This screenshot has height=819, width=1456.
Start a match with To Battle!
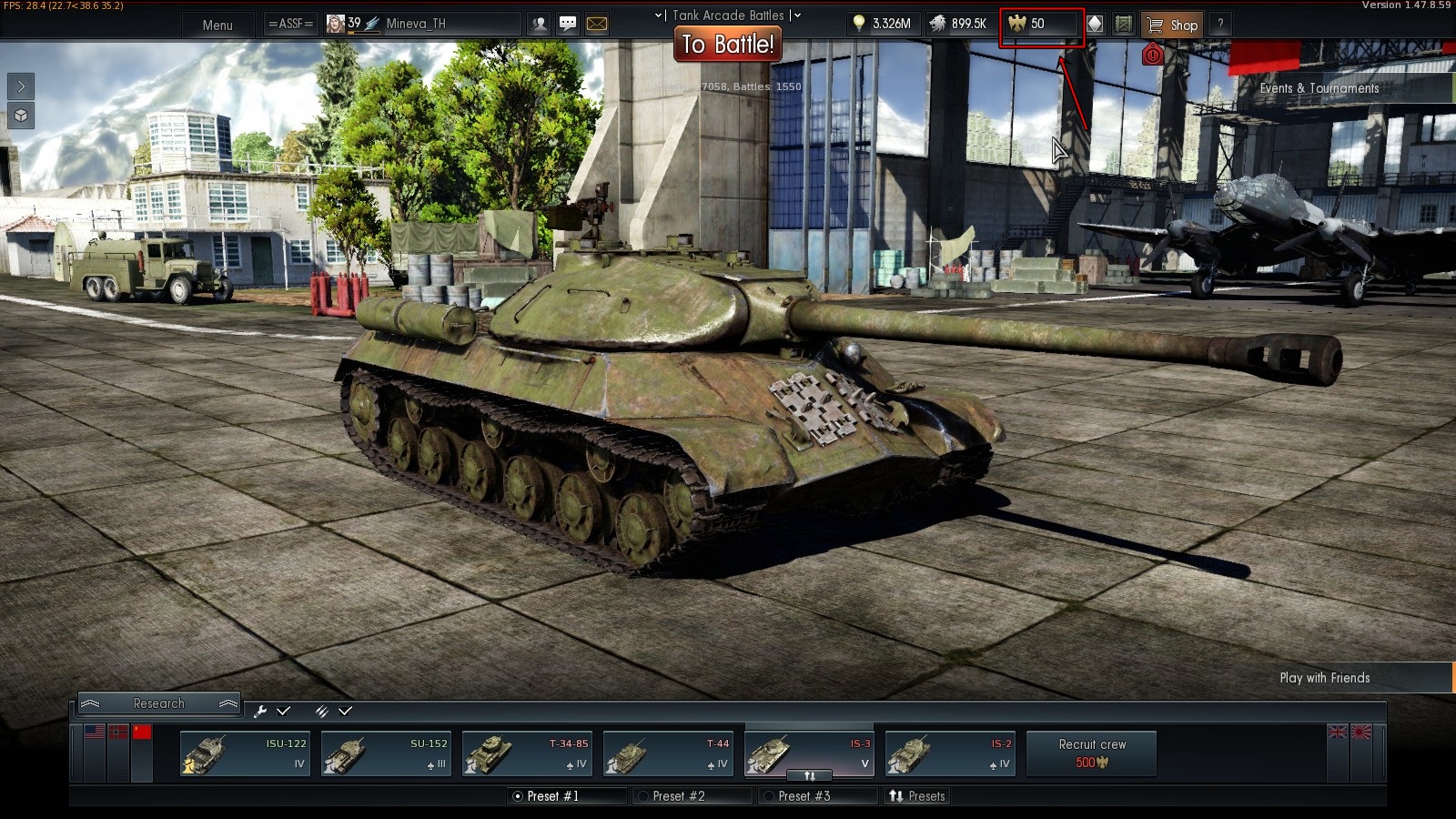pyautogui.click(x=728, y=44)
